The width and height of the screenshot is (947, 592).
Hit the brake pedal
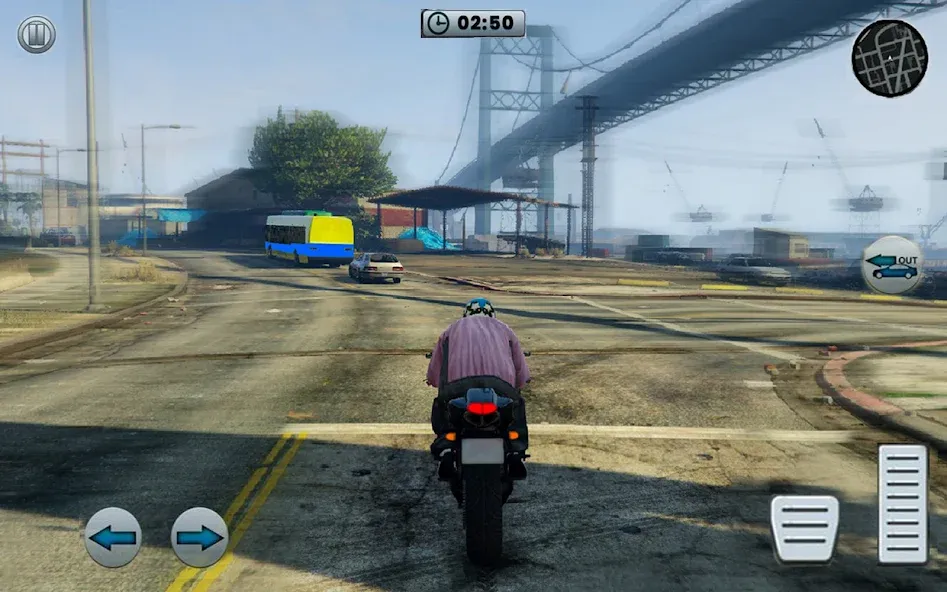coord(804,527)
